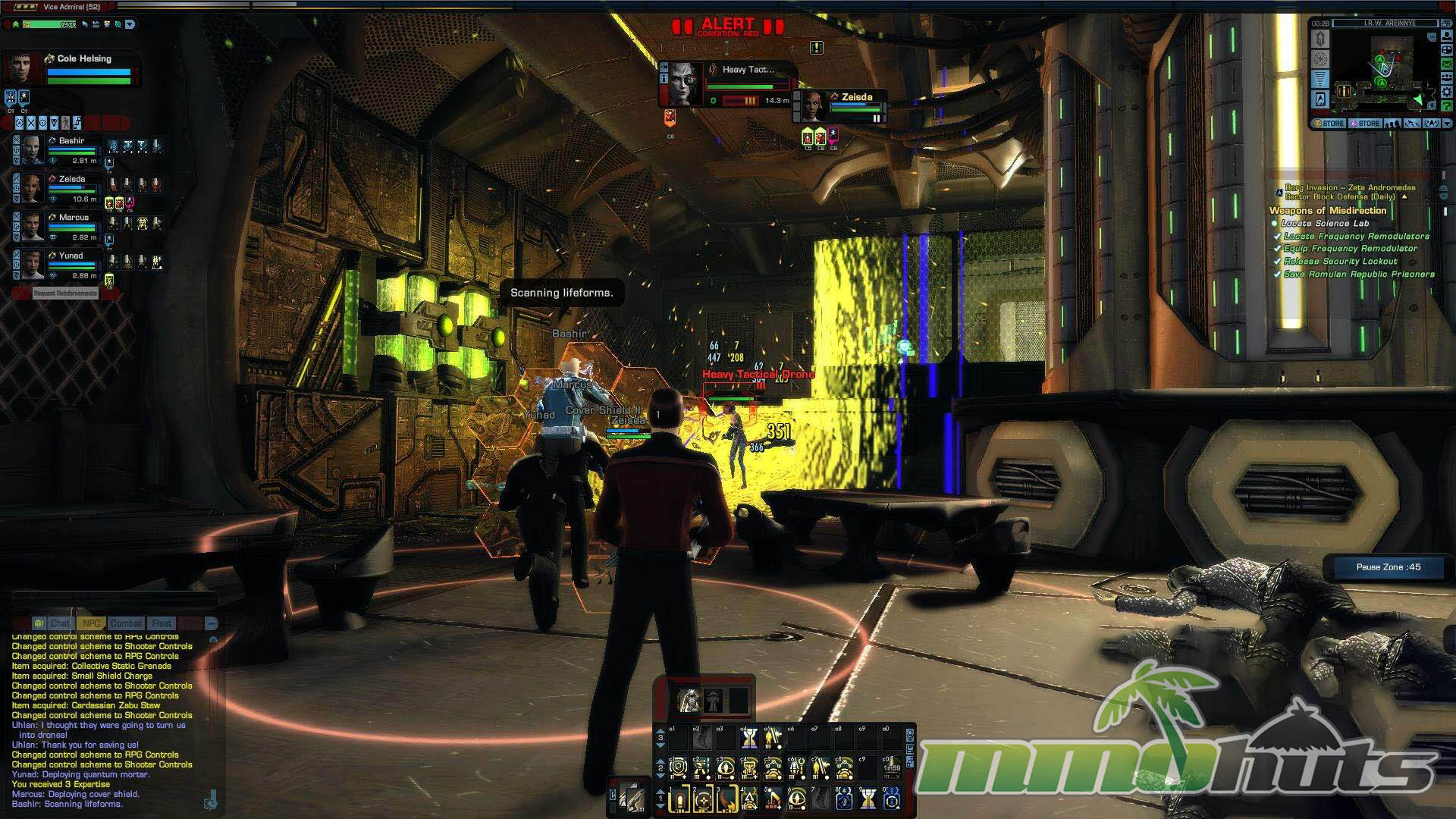The height and width of the screenshot is (819, 1456).
Task: Select the NPC chat tab
Action: pos(91,623)
